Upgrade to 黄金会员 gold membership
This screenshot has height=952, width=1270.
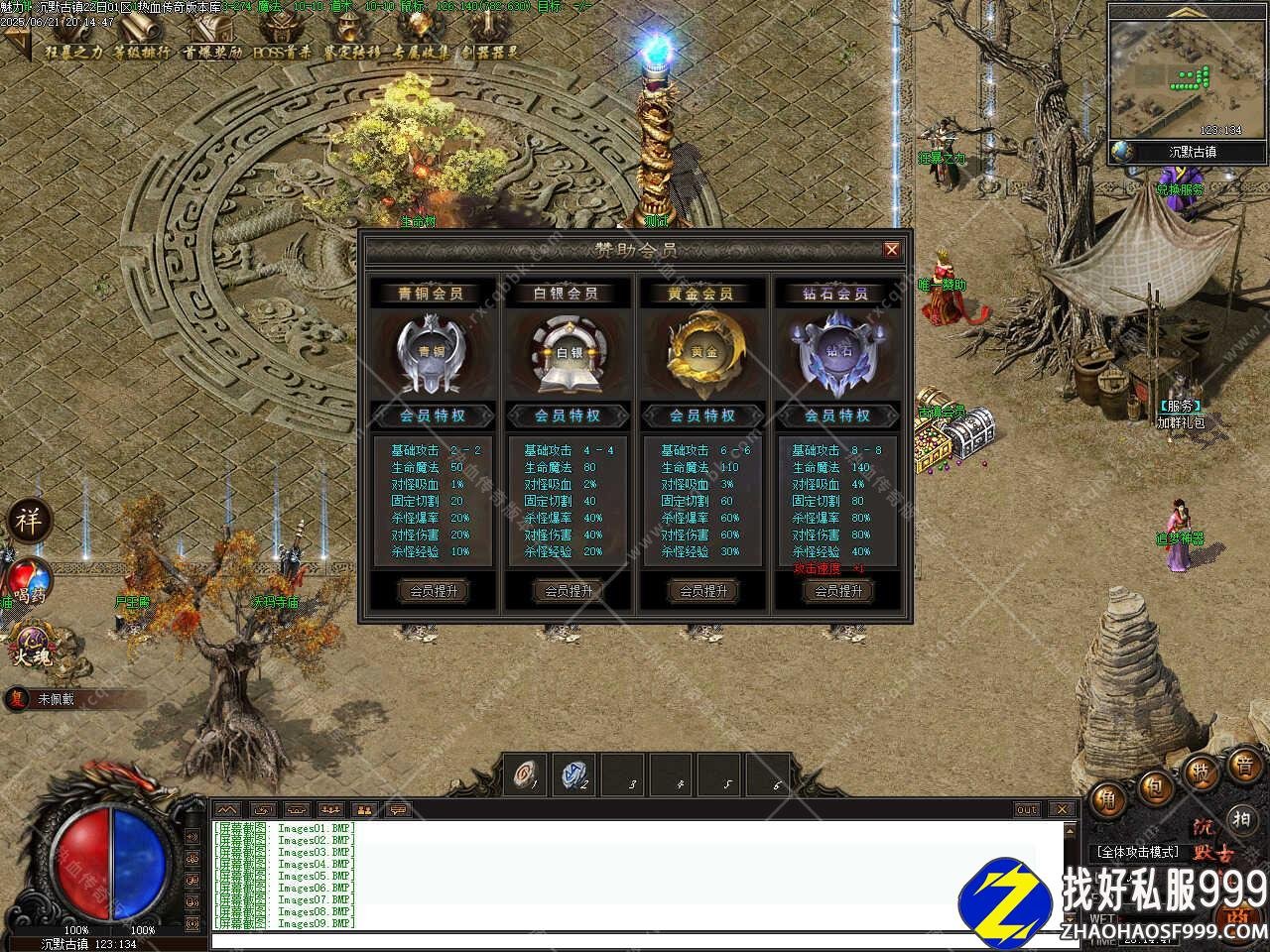pos(702,591)
